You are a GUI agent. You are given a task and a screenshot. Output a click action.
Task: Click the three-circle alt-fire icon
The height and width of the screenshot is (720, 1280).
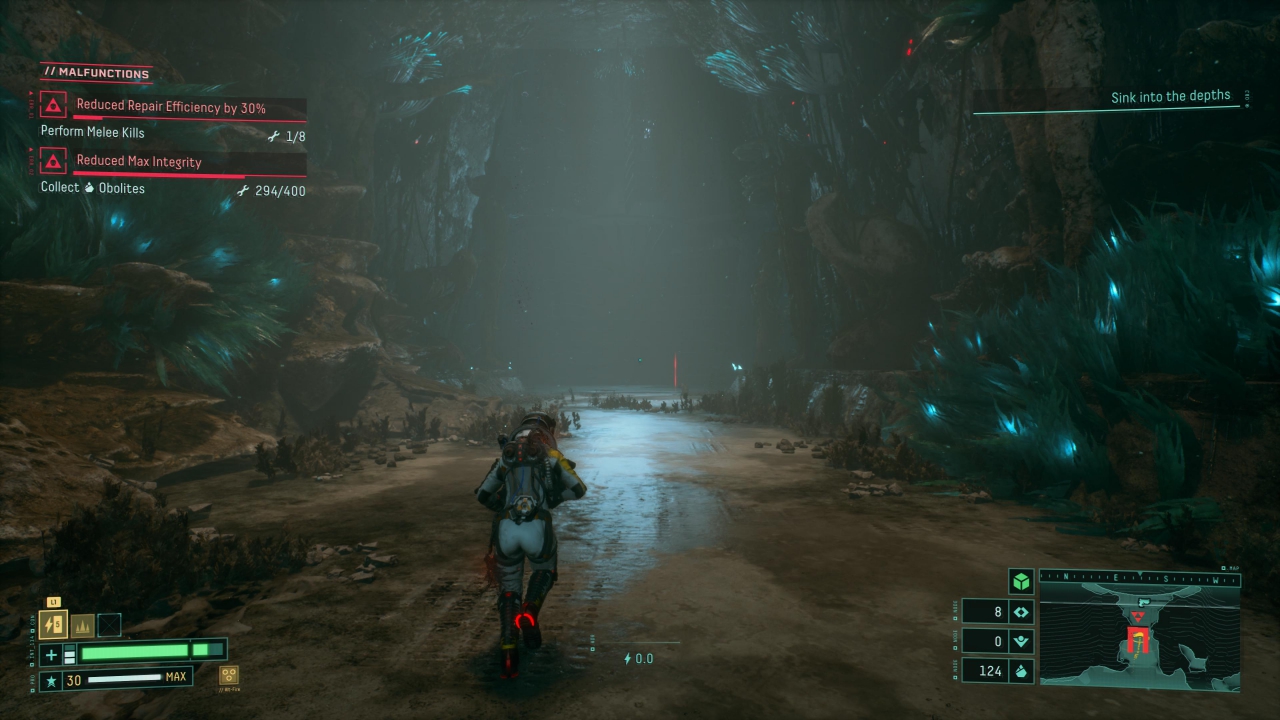pos(229,676)
